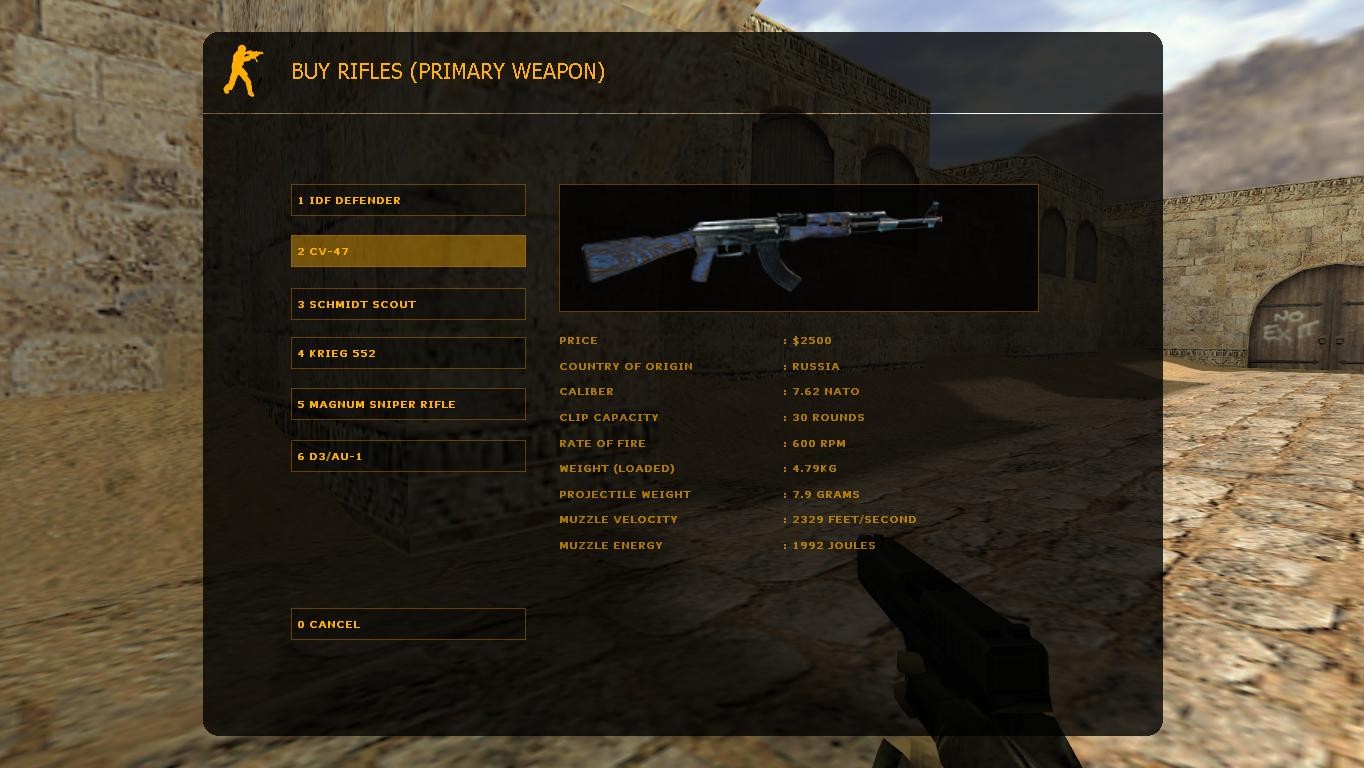
Task: Click COUNTRY OF ORIGIN RUSSIA text
Action: (x=700, y=366)
